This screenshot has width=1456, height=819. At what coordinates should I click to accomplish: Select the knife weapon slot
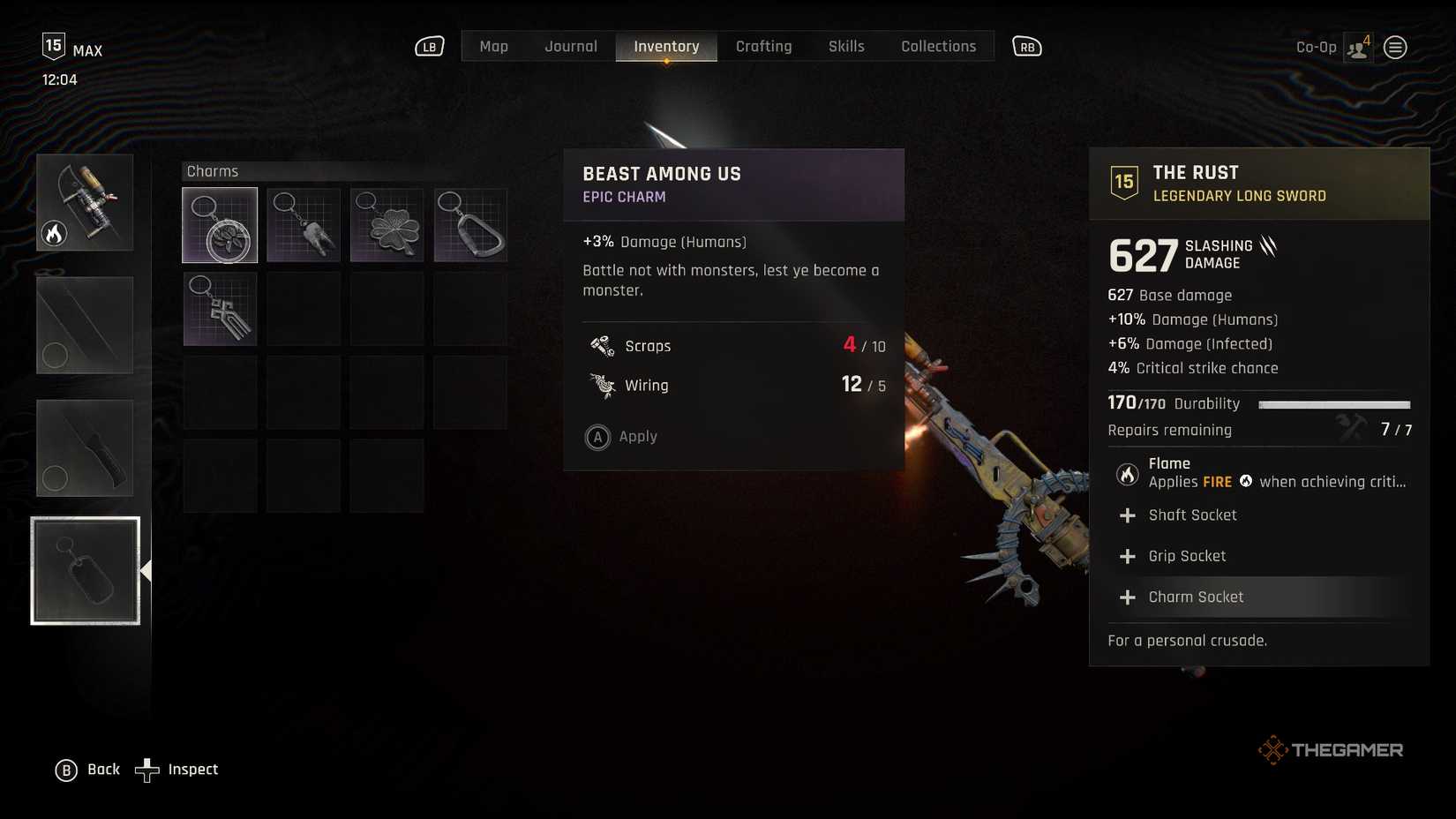(85, 448)
